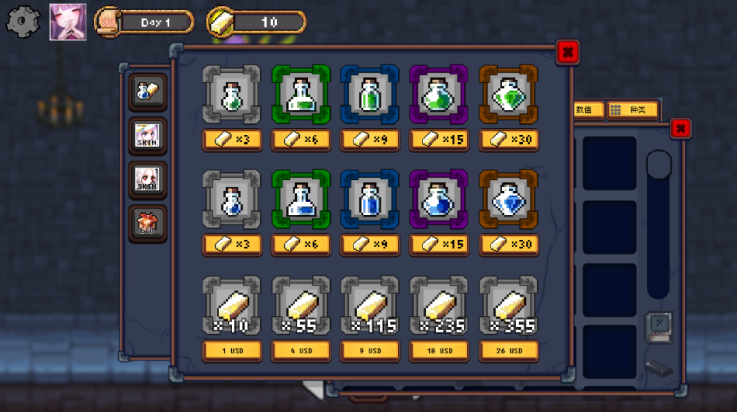Screen dimensions: 737x412
Task: Close the shop window
Action: coord(567,52)
